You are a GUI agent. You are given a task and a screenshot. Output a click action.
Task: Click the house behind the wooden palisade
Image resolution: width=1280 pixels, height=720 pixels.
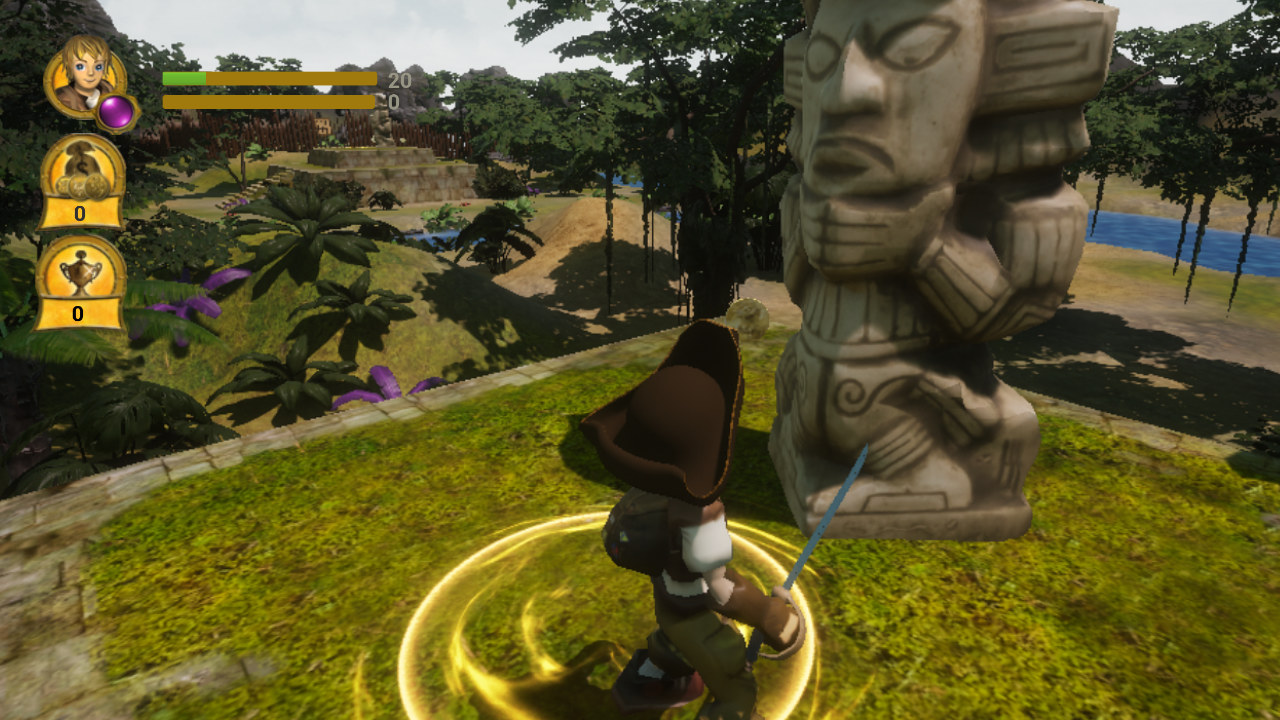(x=322, y=125)
